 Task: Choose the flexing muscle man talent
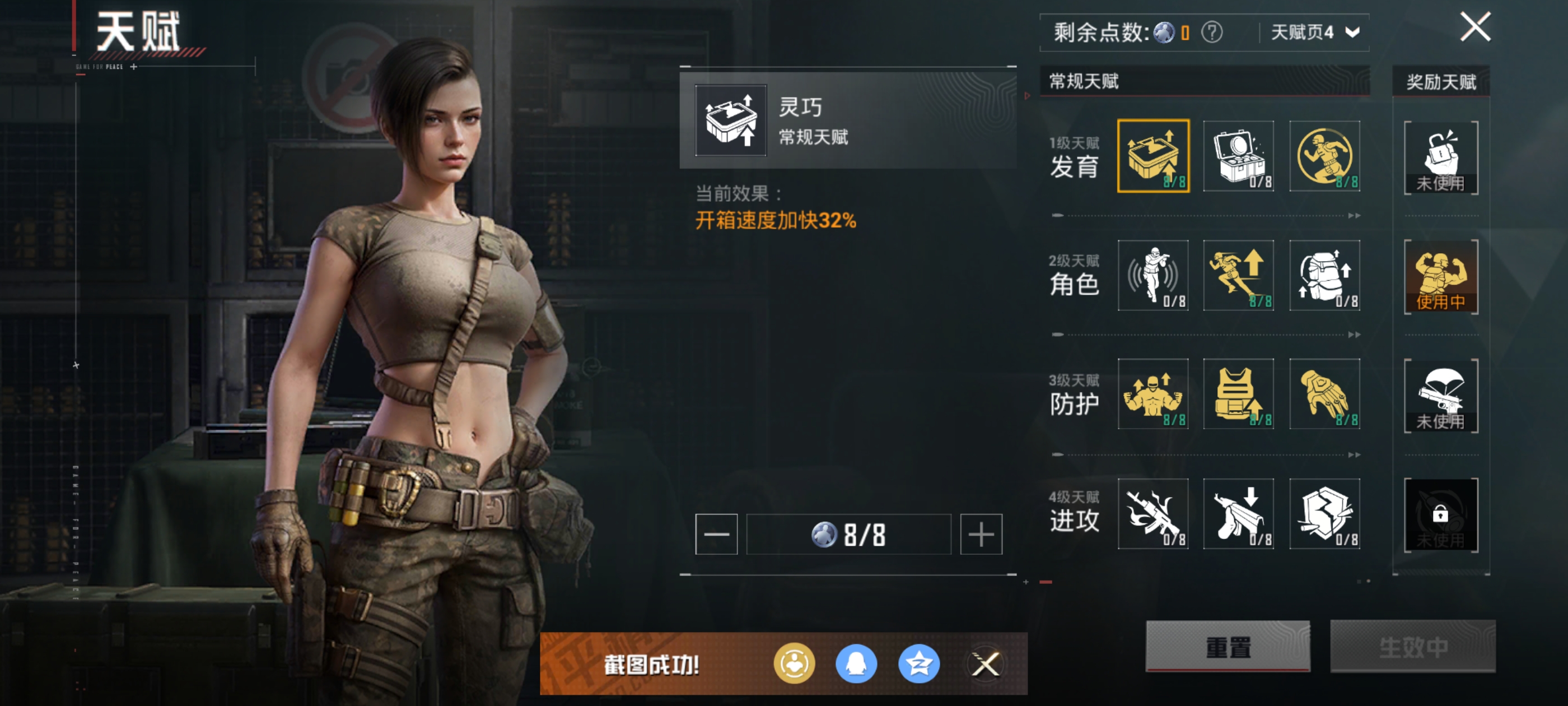coord(1153,394)
